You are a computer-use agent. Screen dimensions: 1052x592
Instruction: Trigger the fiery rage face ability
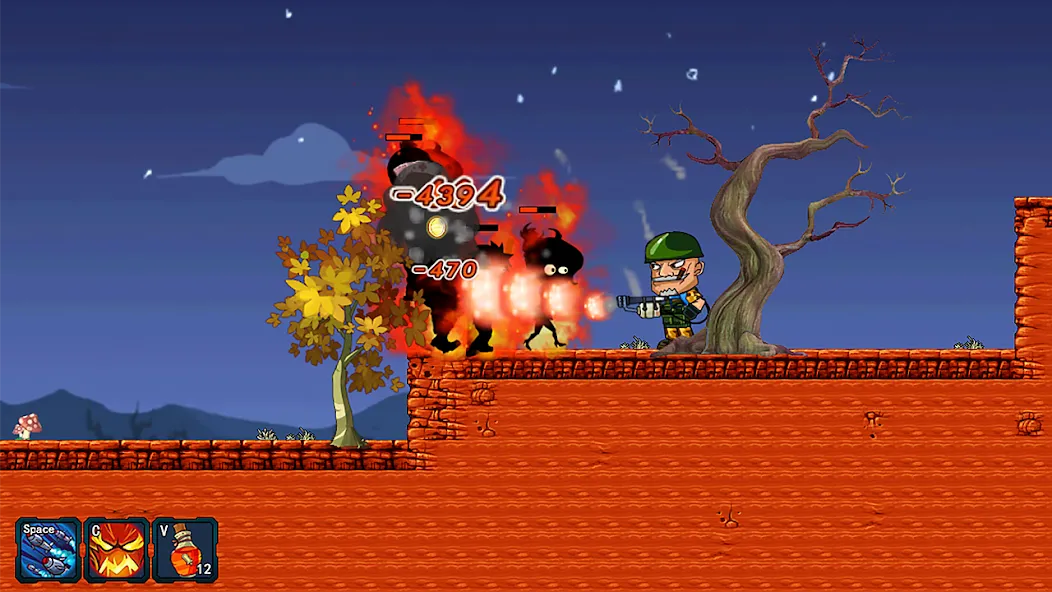(117, 550)
